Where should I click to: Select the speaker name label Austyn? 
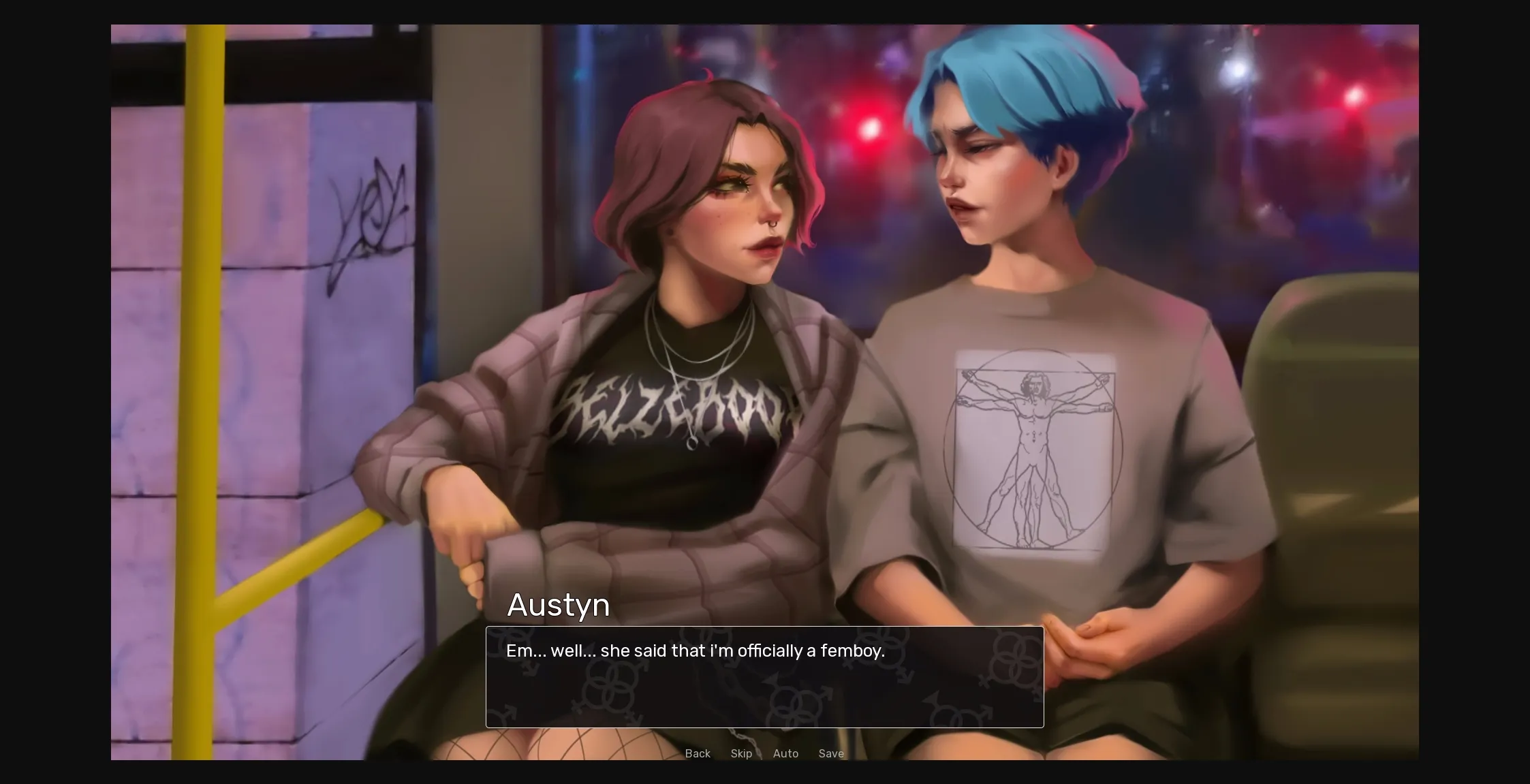click(558, 605)
